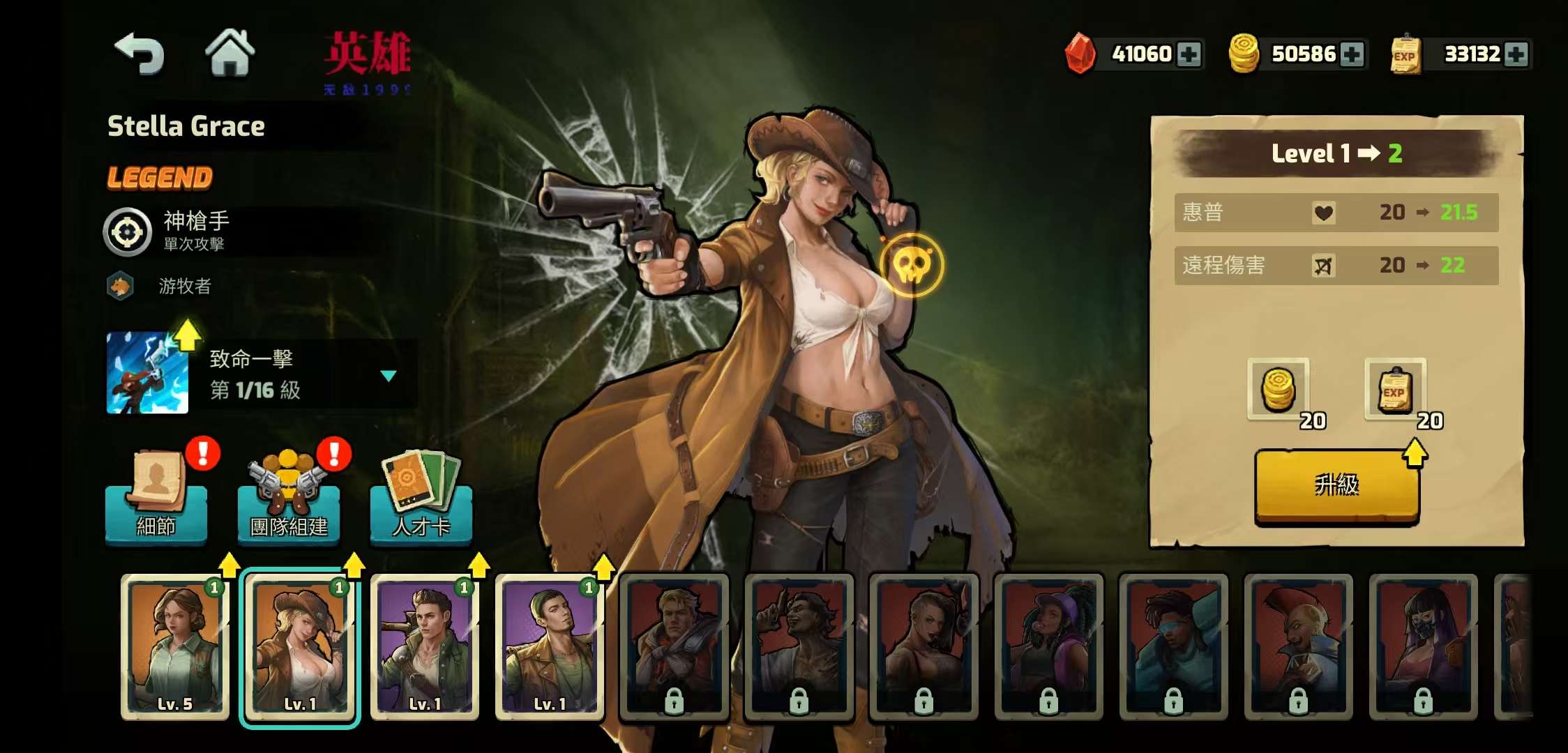Tap the 游牧者 nomad faction icon
1568x753 pixels.
coord(121,286)
